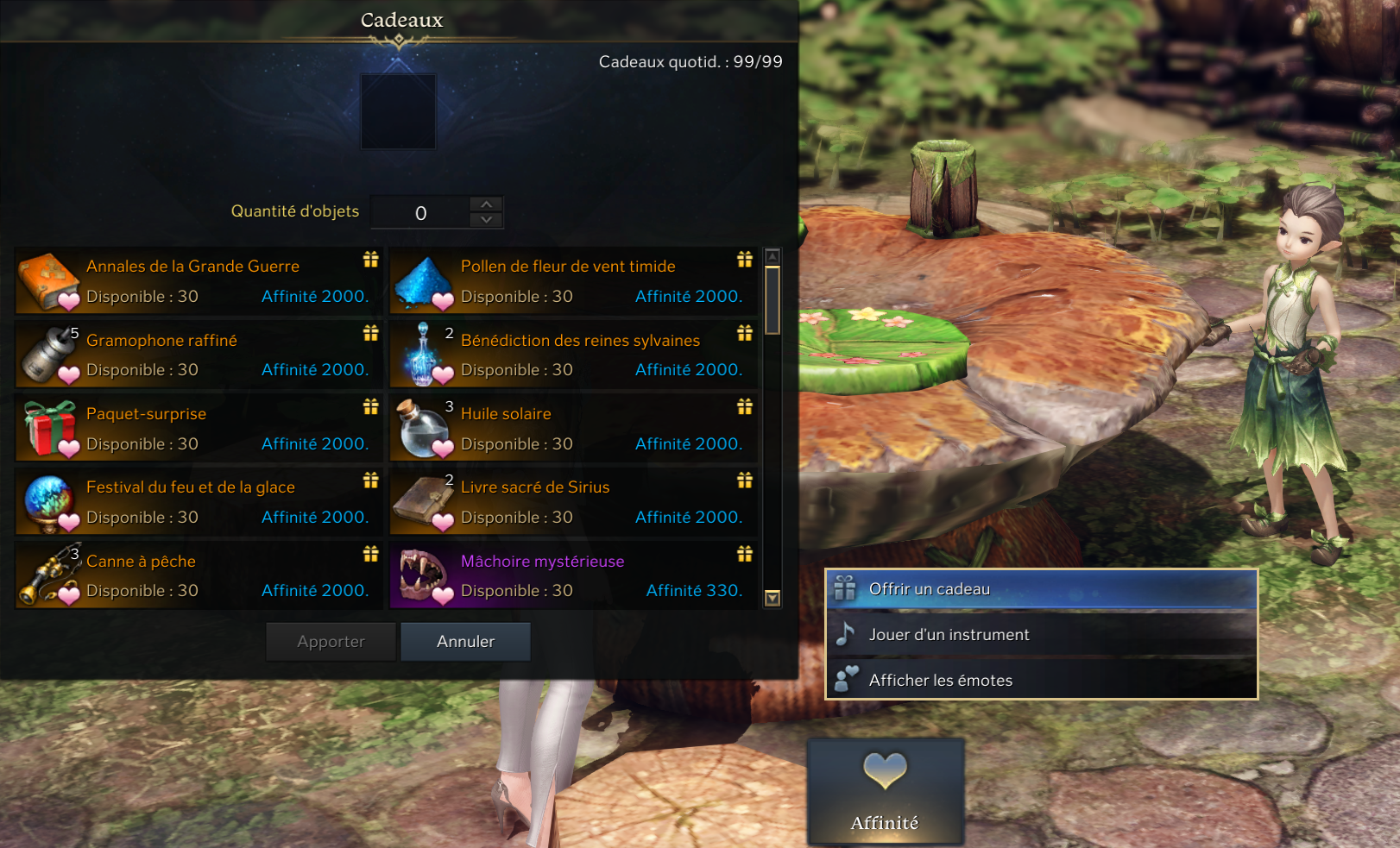Screen dimensions: 1400x848
Task: Click the Quantité d'objets number field
Action: (420, 213)
